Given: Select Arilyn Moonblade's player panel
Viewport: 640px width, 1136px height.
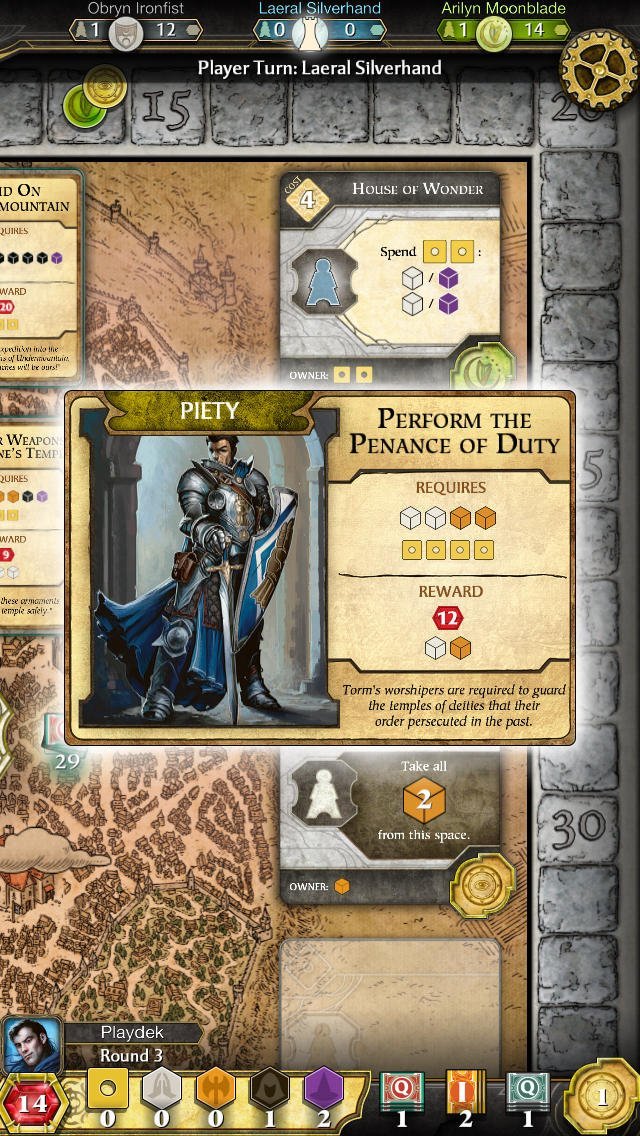Looking at the screenshot, I should coord(503,22).
